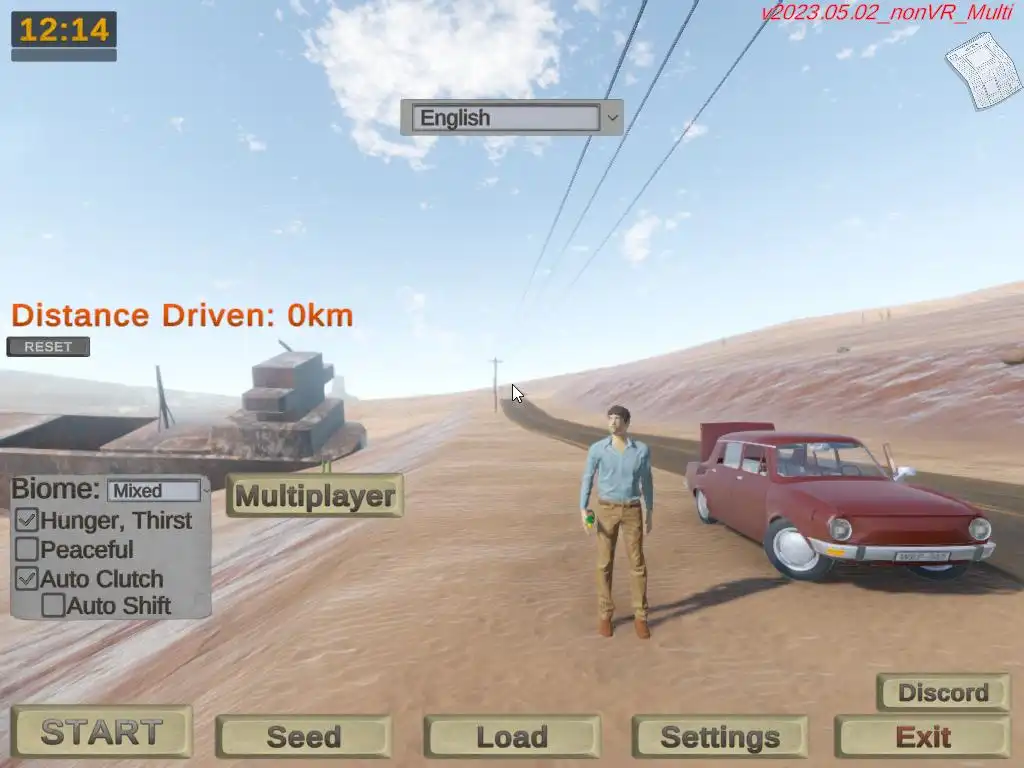
Task: Open the Multiplayer menu
Action: click(315, 495)
